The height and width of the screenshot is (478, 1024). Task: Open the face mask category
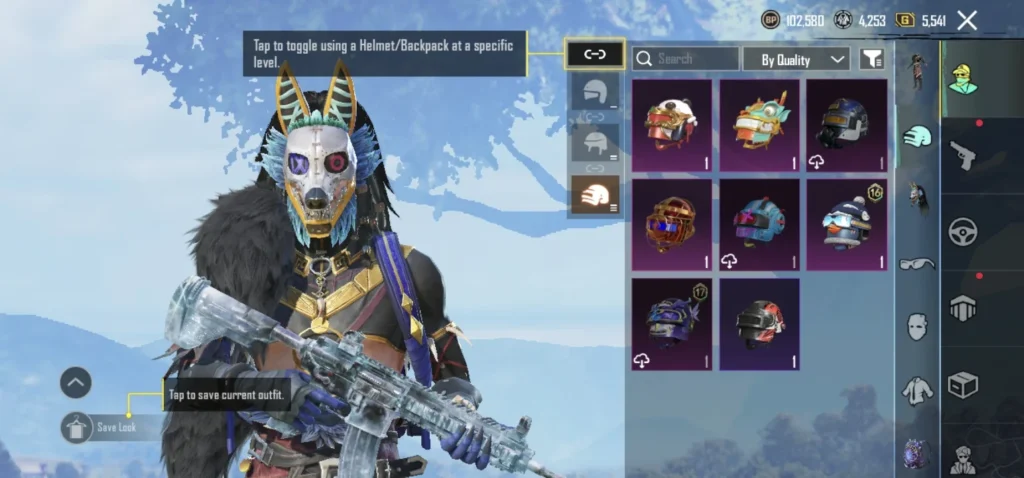(917, 326)
